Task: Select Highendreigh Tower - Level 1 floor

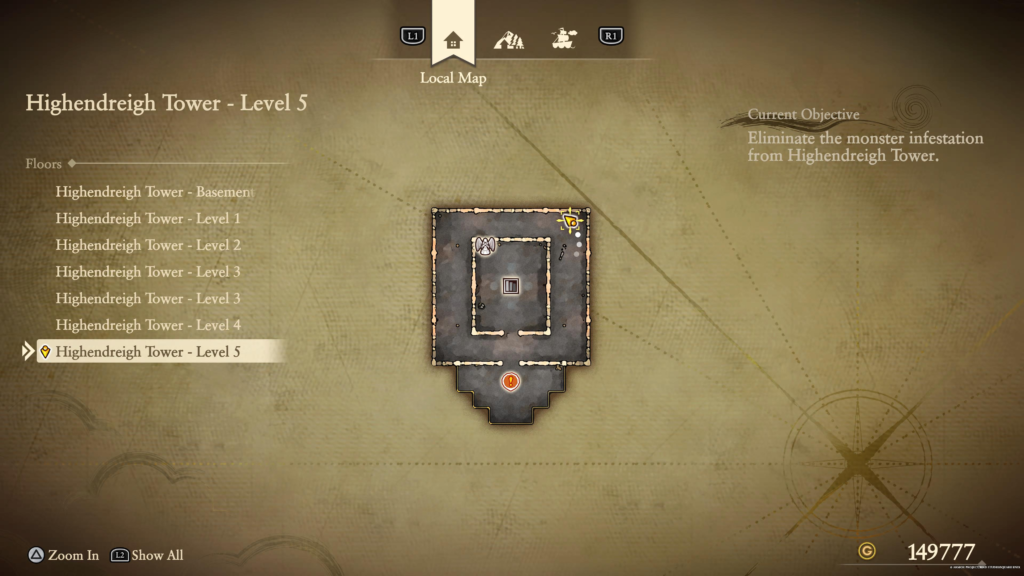Action: click(148, 218)
